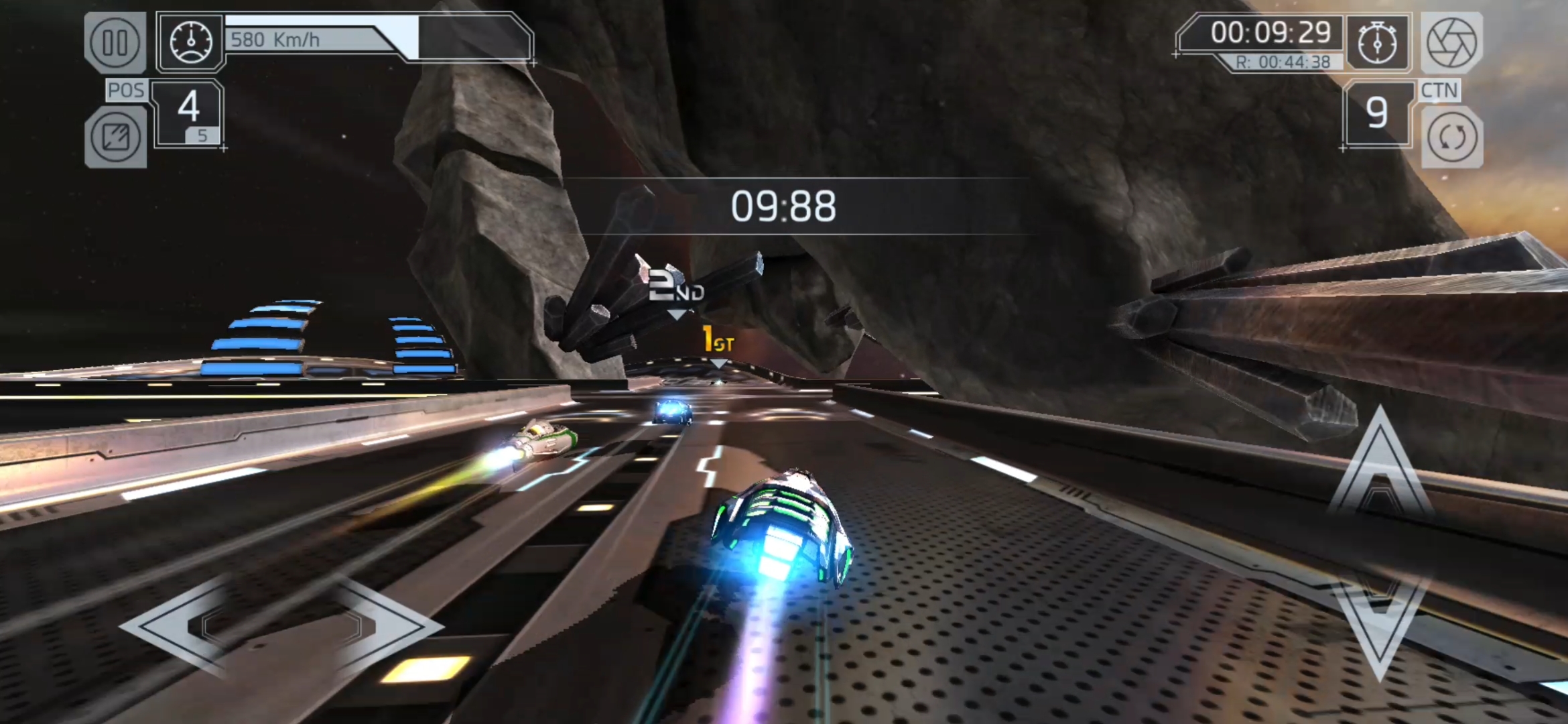Select the stopwatch timer icon
The width and height of the screenshot is (1568, 724).
(1377, 42)
